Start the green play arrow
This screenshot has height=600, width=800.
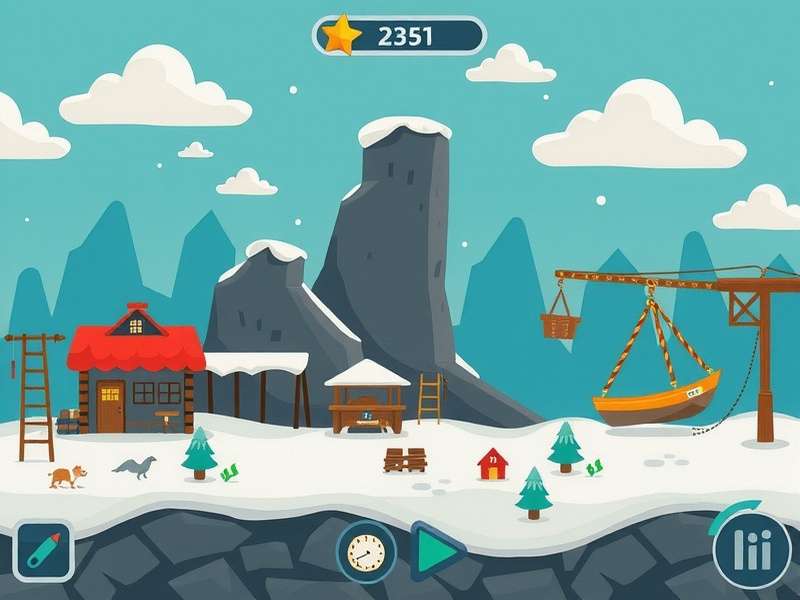[436, 551]
